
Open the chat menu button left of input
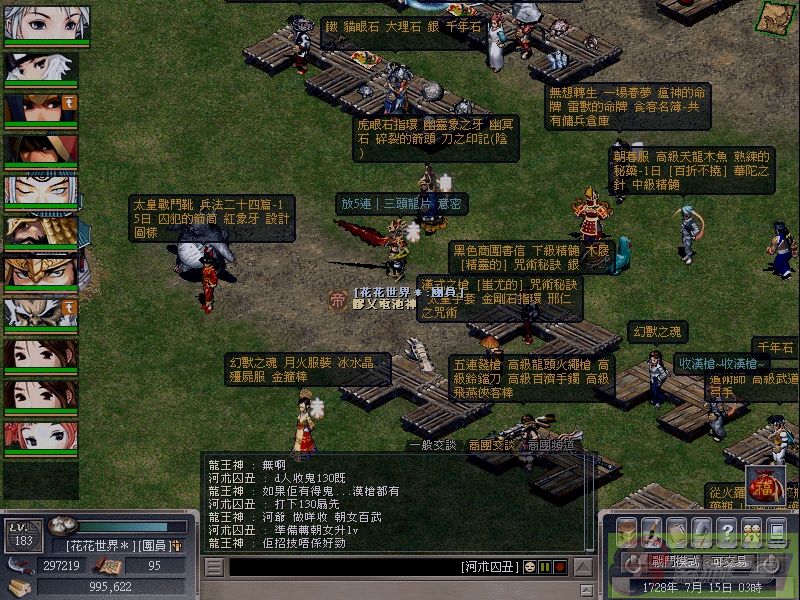[213, 567]
